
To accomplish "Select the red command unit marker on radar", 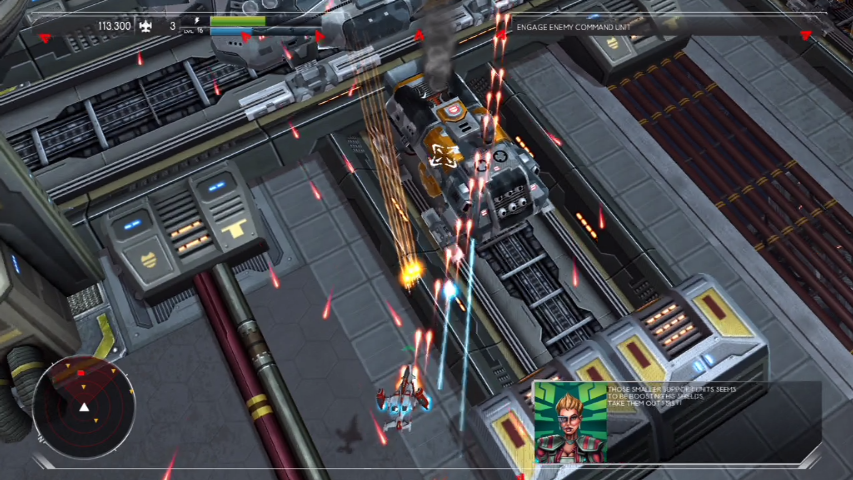I will coord(81,373).
